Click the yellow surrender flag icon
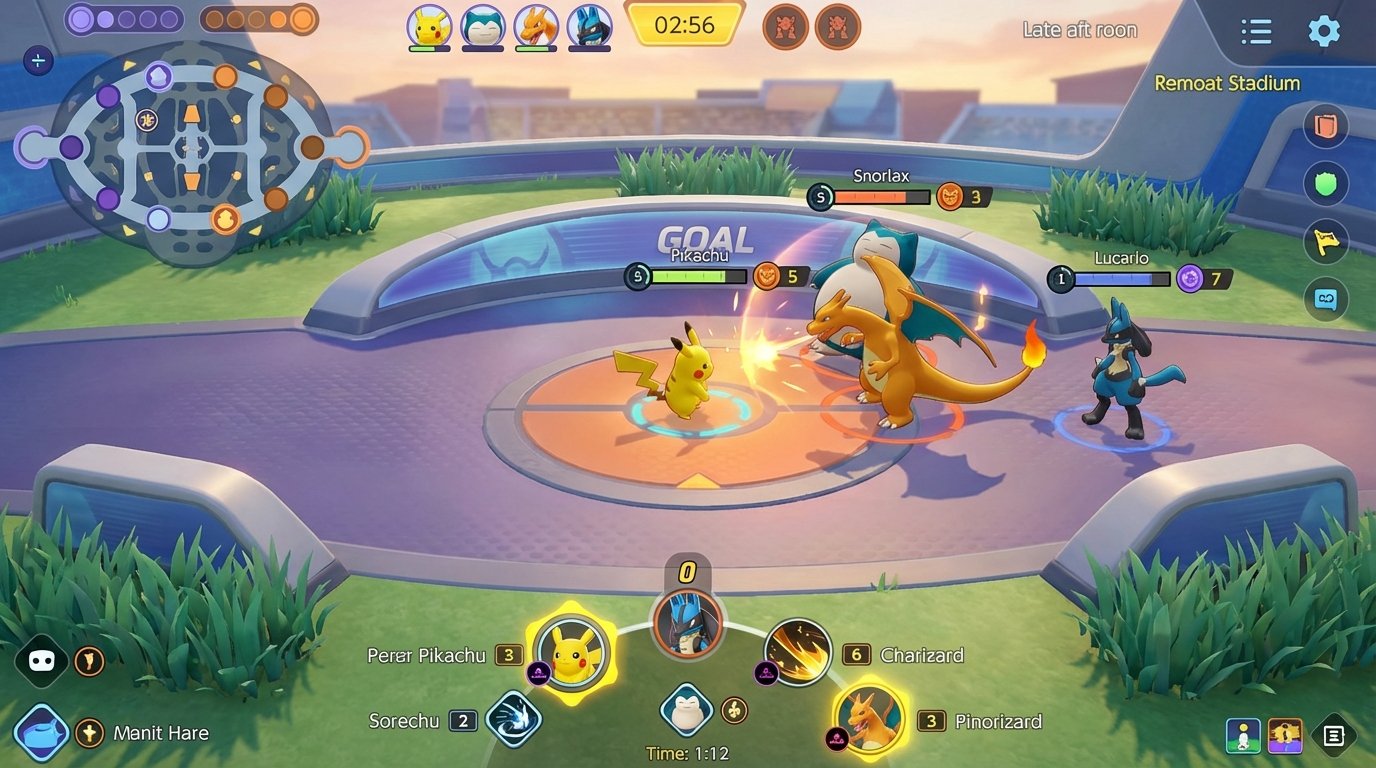Image resolution: width=1376 pixels, height=768 pixels. (1326, 242)
